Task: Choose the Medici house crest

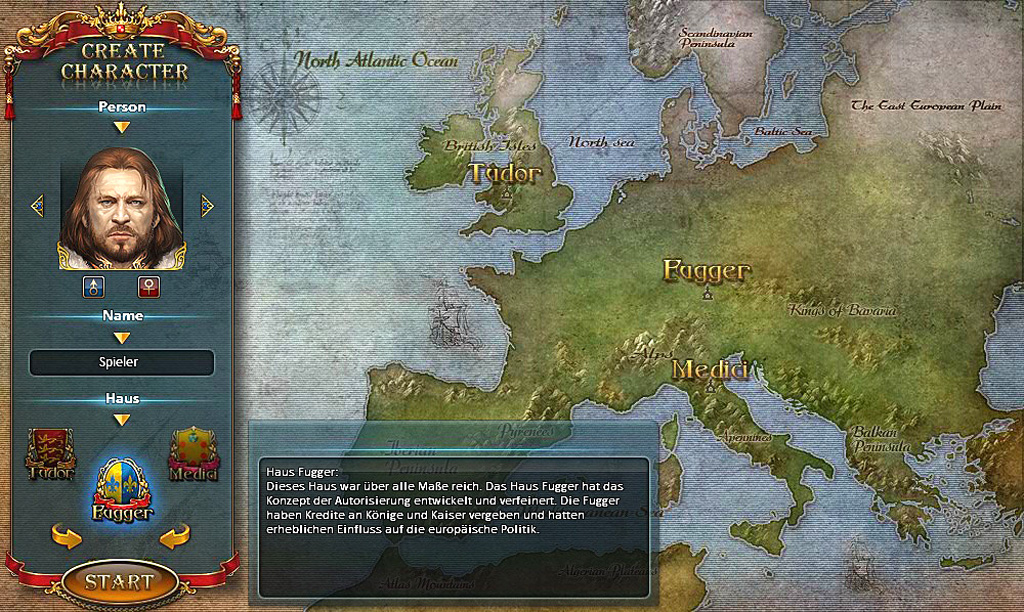Action: [x=193, y=454]
